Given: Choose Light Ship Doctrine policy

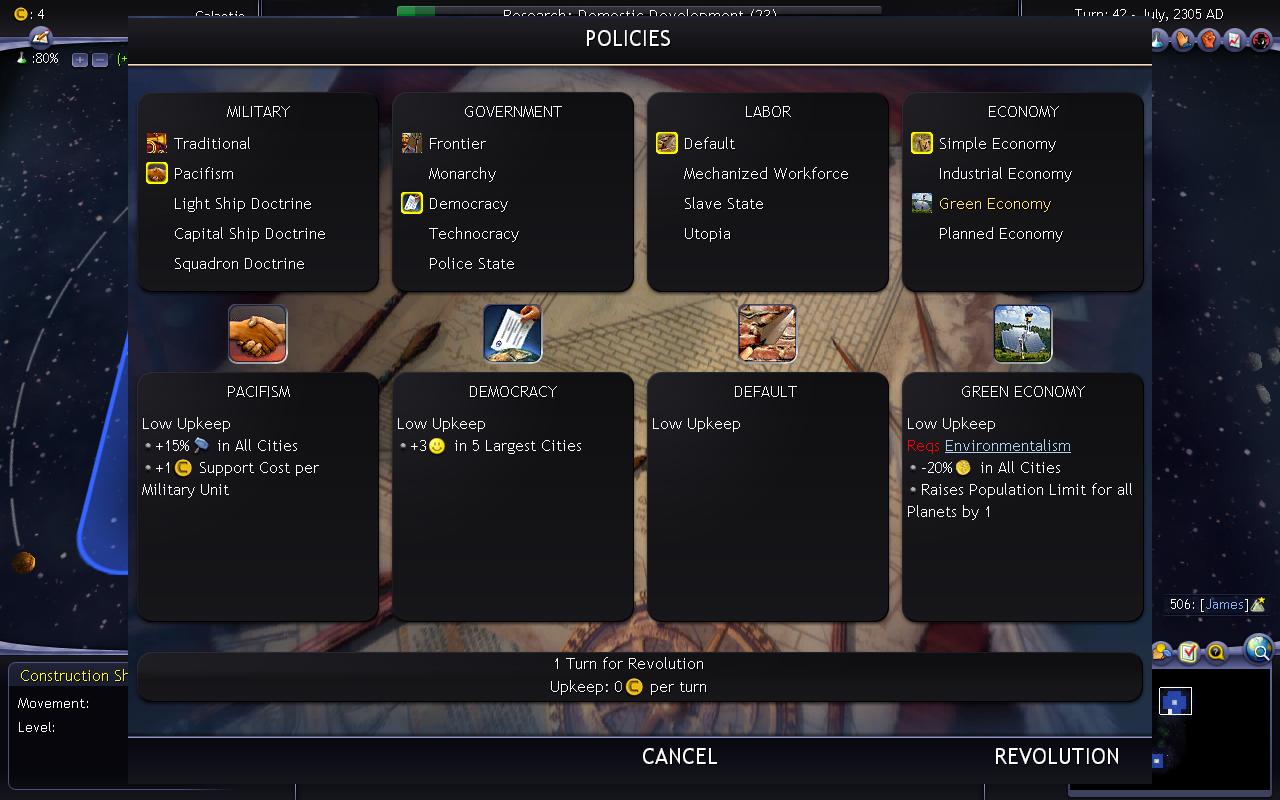Looking at the screenshot, I should point(242,204).
